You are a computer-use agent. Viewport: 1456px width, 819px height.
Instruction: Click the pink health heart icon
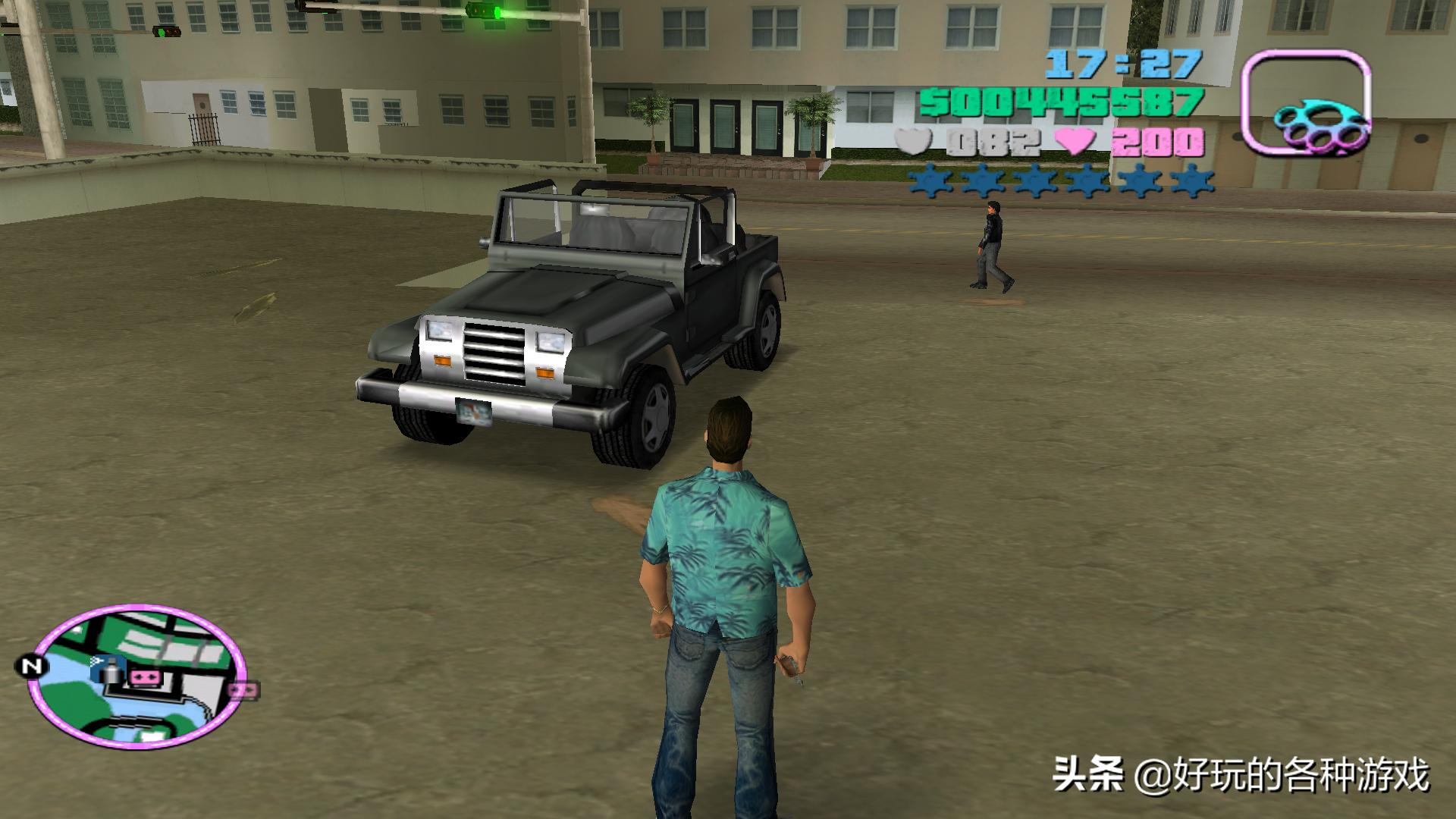[x=1073, y=141]
